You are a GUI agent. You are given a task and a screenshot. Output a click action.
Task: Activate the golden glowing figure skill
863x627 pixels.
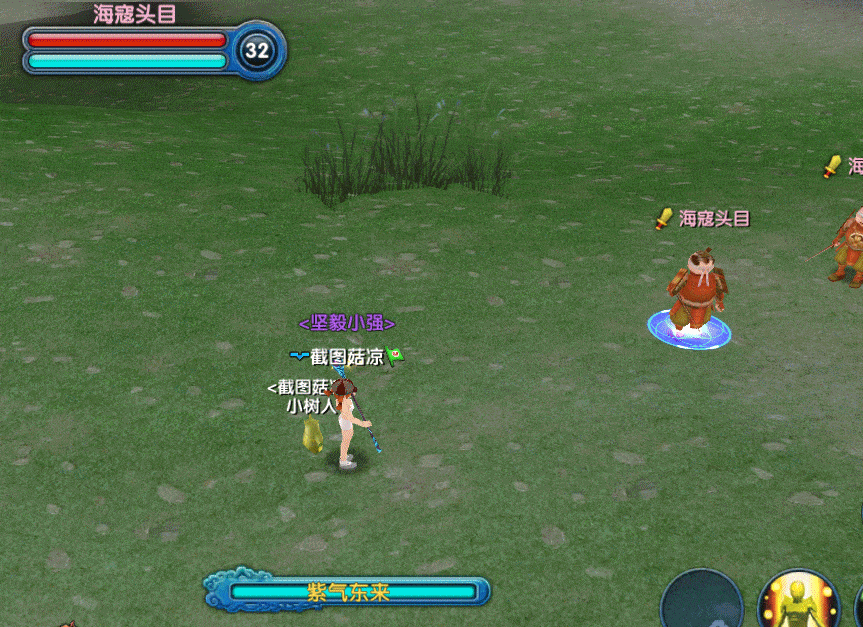(x=798, y=603)
